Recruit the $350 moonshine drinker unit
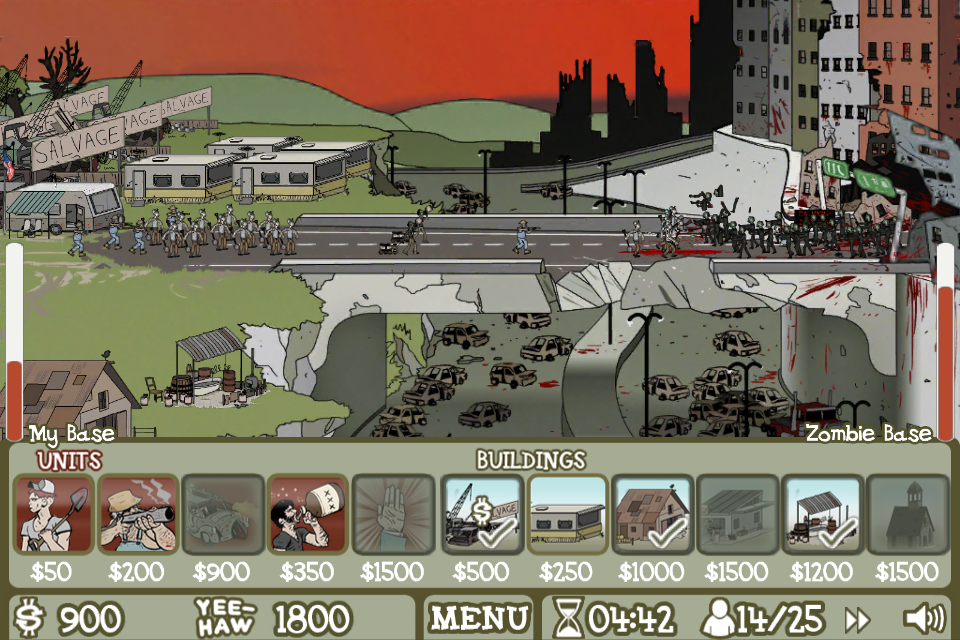Screen dimensions: 960x640 308,514
